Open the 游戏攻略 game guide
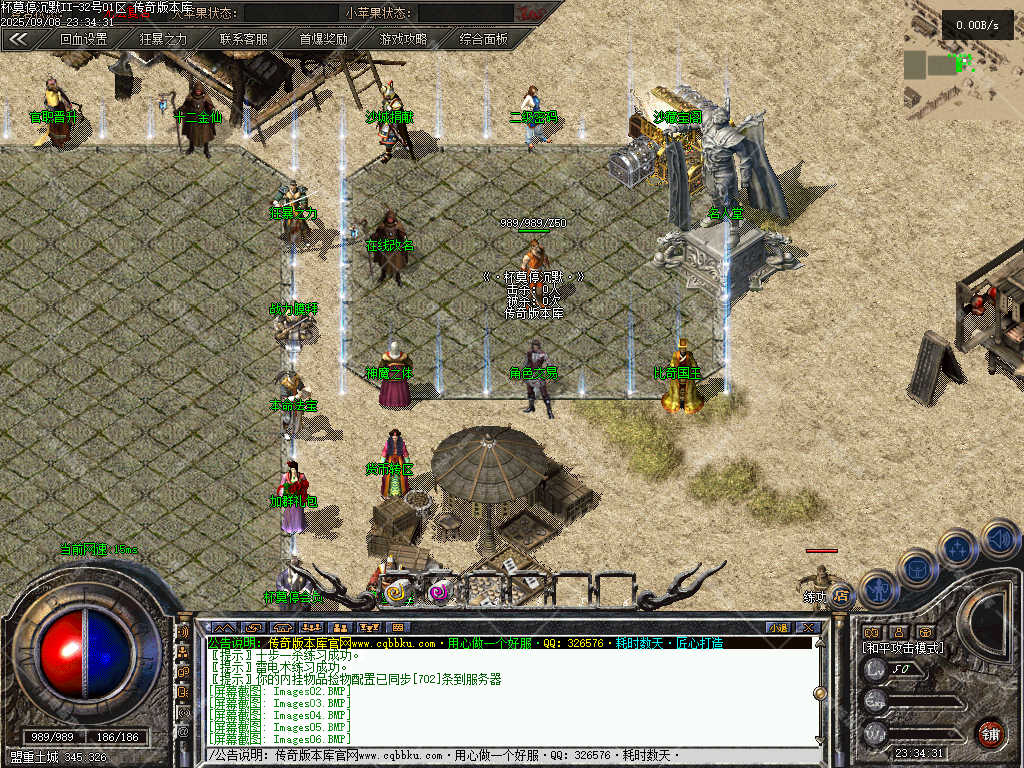This screenshot has height=768, width=1024. pos(403,39)
